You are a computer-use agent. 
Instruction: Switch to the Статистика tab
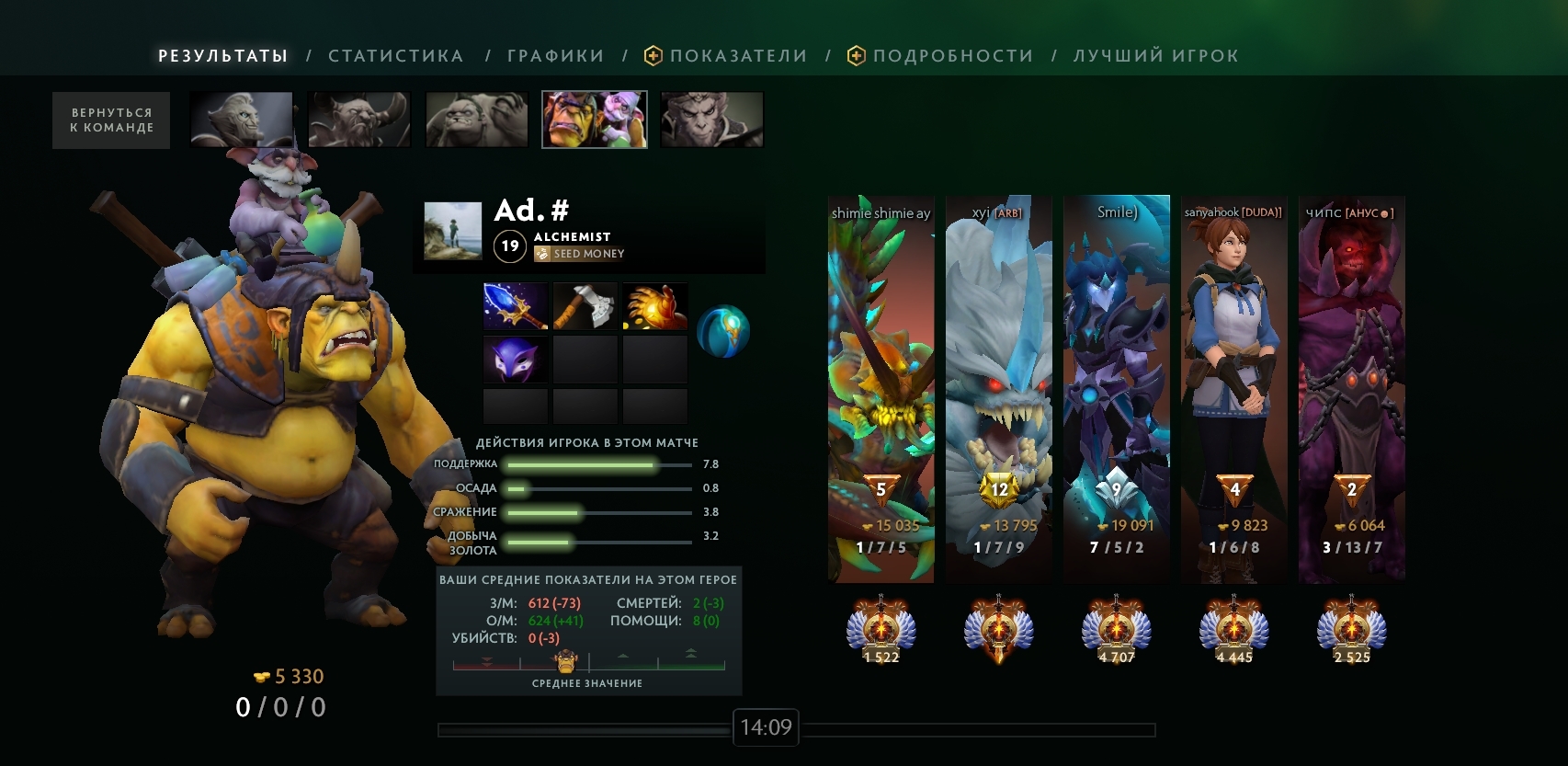[395, 56]
